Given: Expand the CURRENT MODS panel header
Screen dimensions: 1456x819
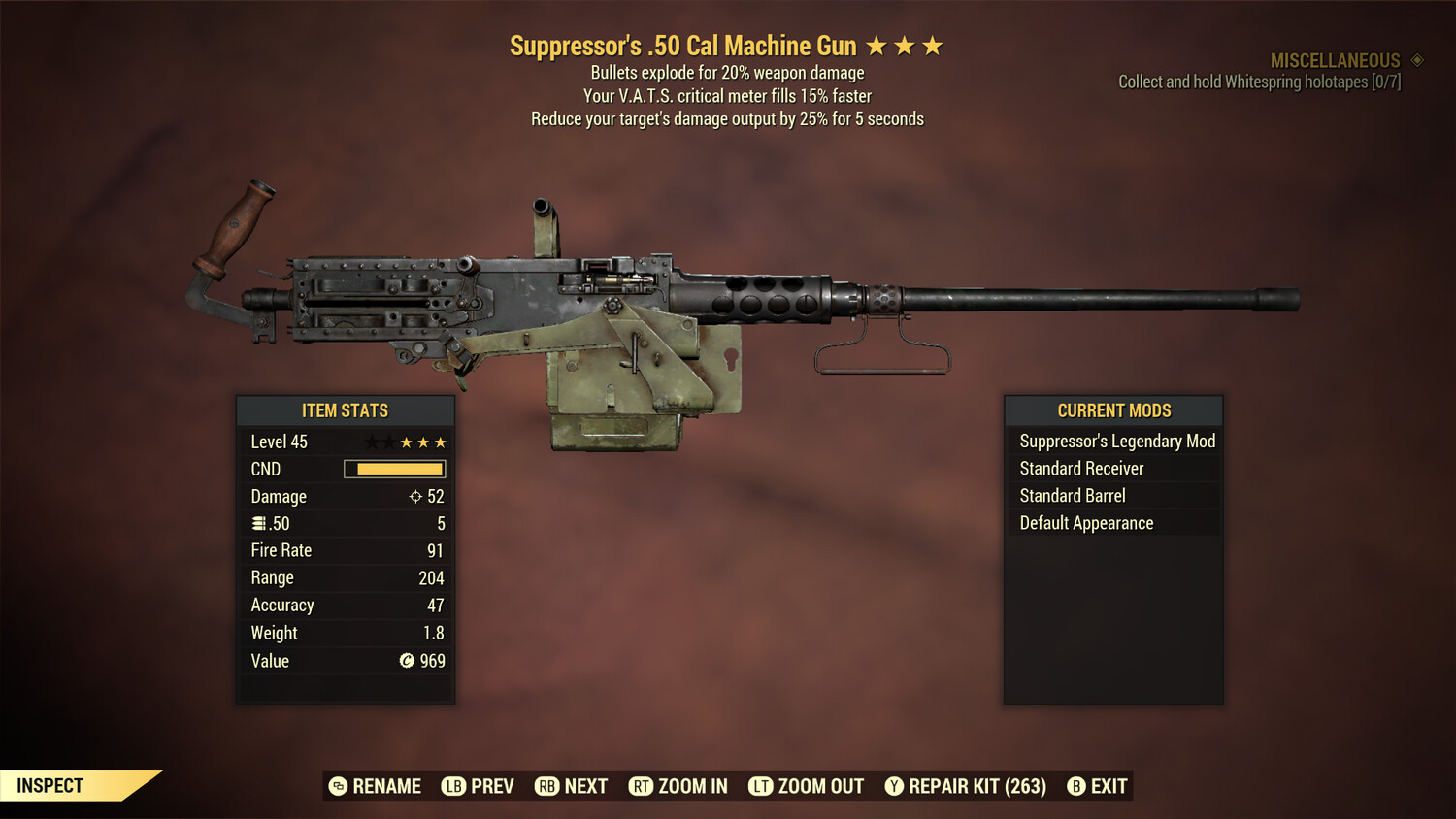Looking at the screenshot, I should point(1112,410).
